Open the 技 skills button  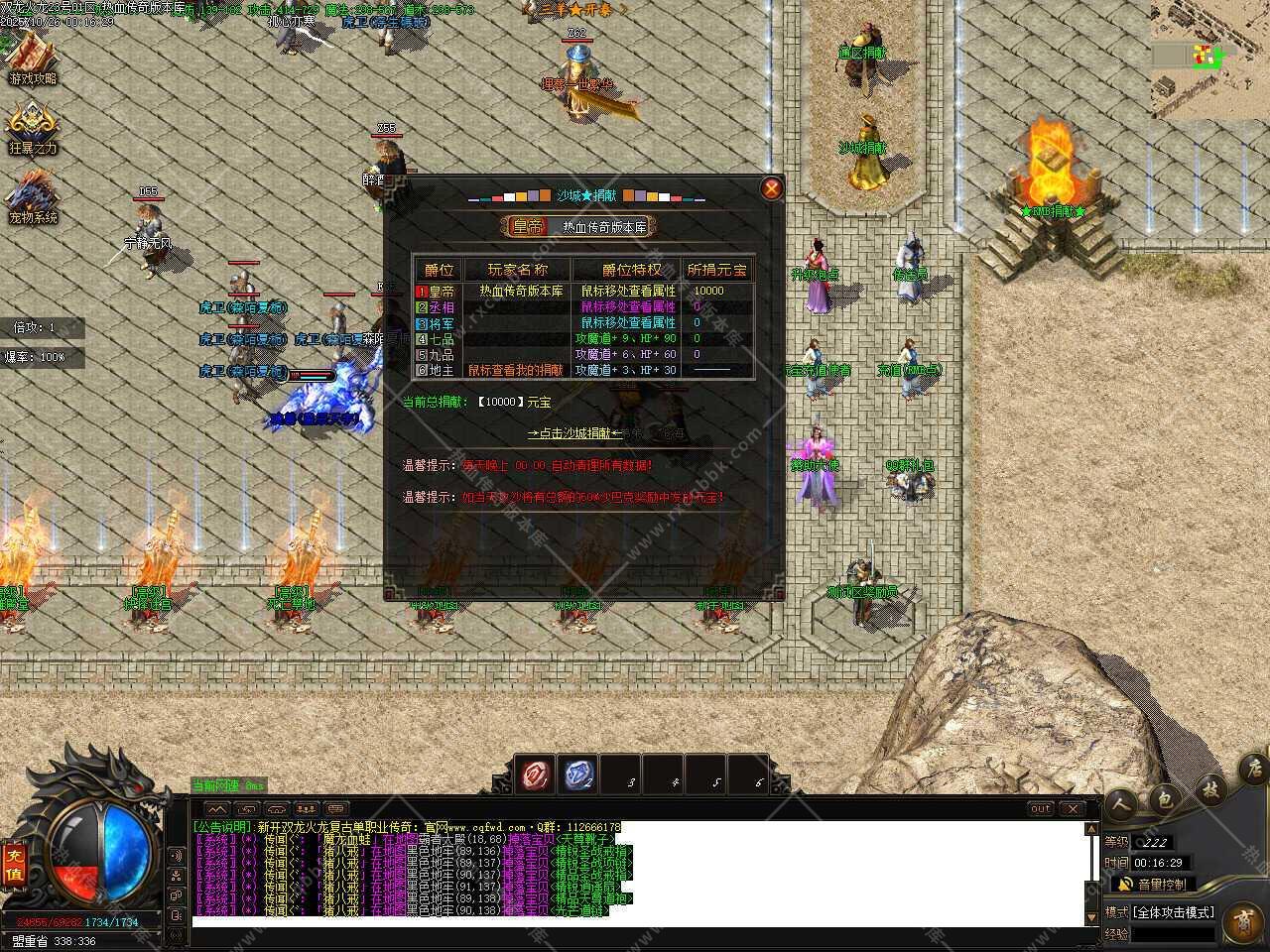(x=1210, y=789)
